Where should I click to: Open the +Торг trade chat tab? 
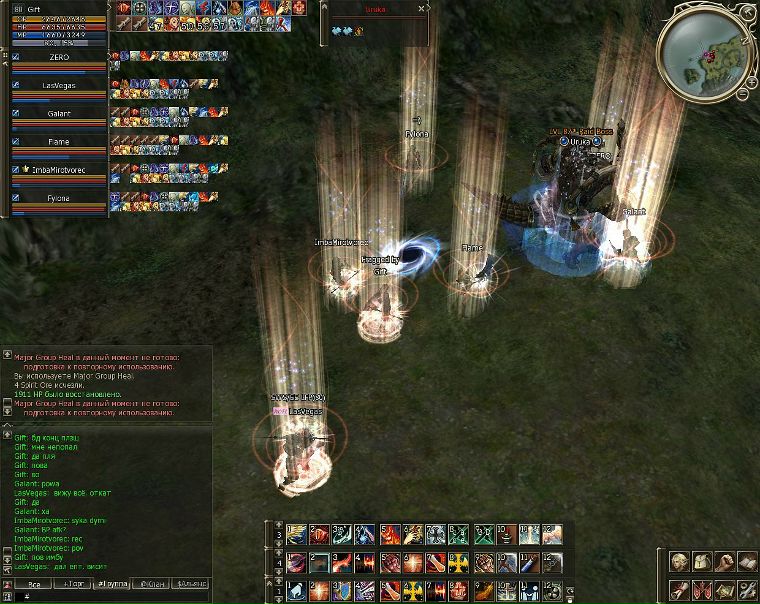pos(73,583)
